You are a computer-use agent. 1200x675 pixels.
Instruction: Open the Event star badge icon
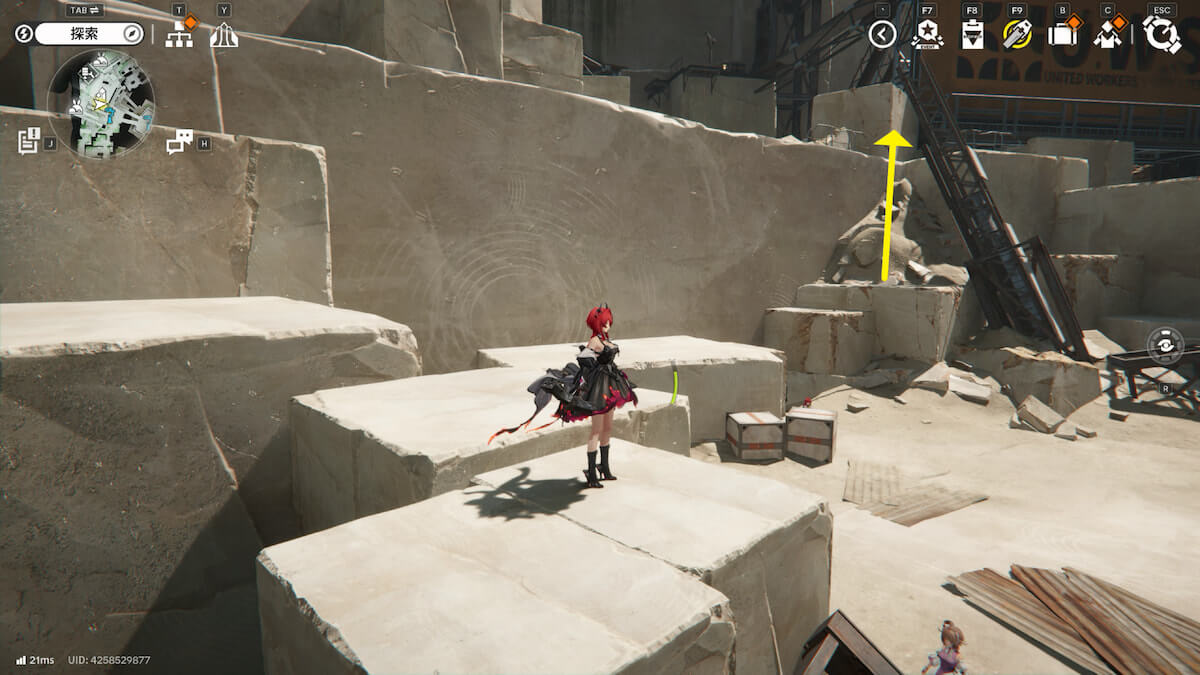pos(927,35)
